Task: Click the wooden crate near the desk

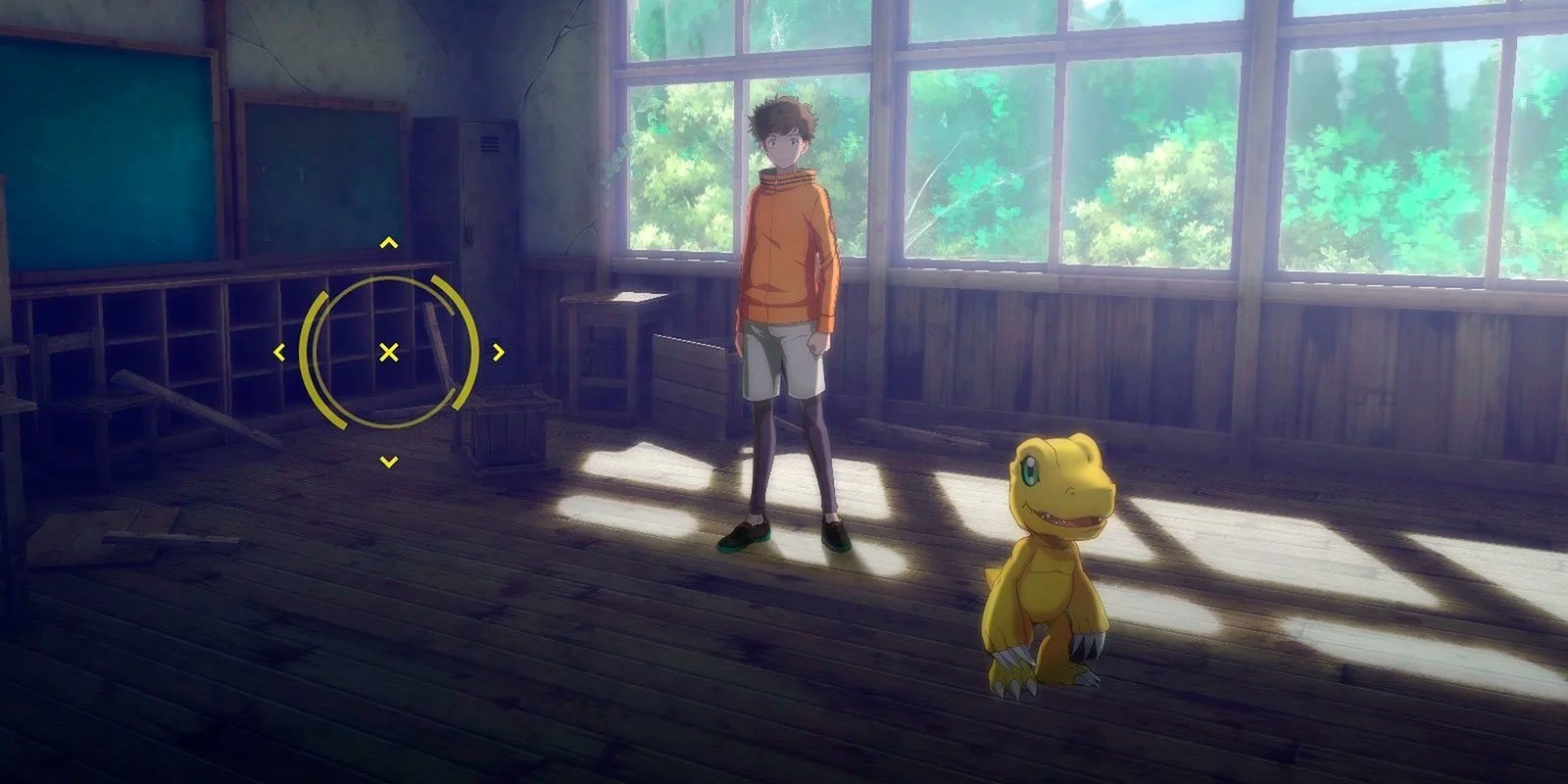Action: pyautogui.click(x=505, y=426)
